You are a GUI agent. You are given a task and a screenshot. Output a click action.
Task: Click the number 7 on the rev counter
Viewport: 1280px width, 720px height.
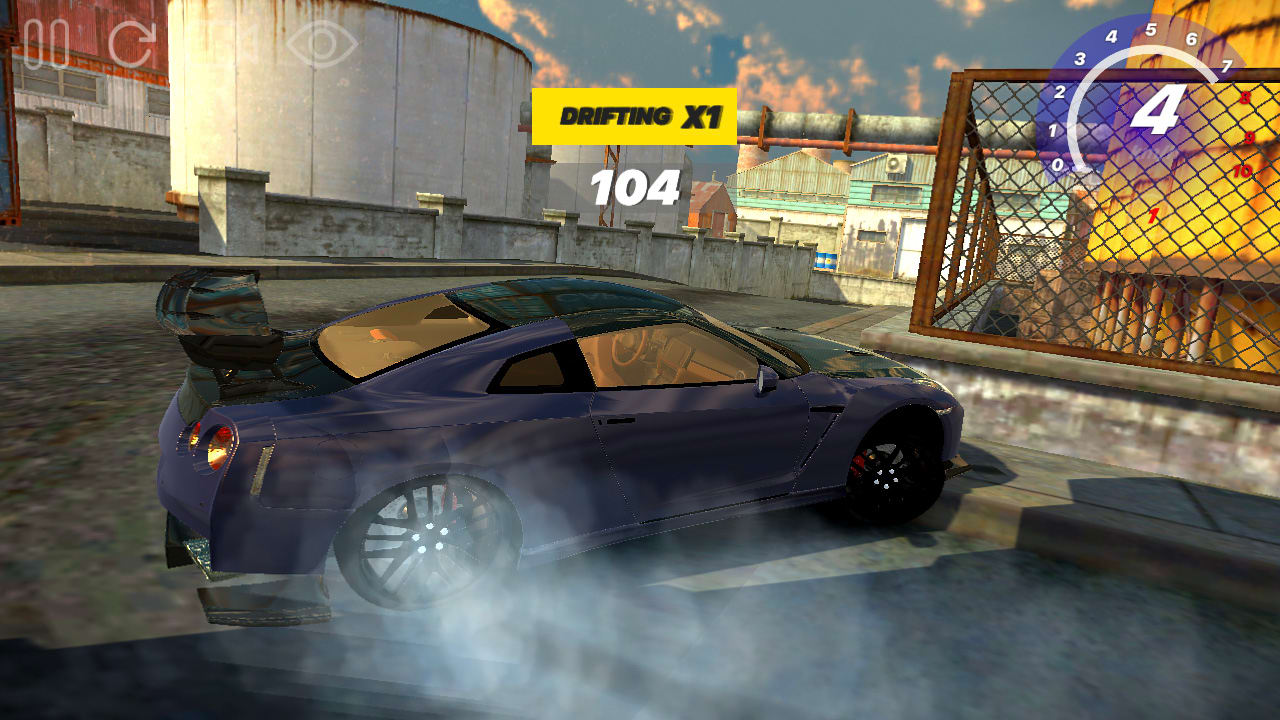tap(1227, 65)
